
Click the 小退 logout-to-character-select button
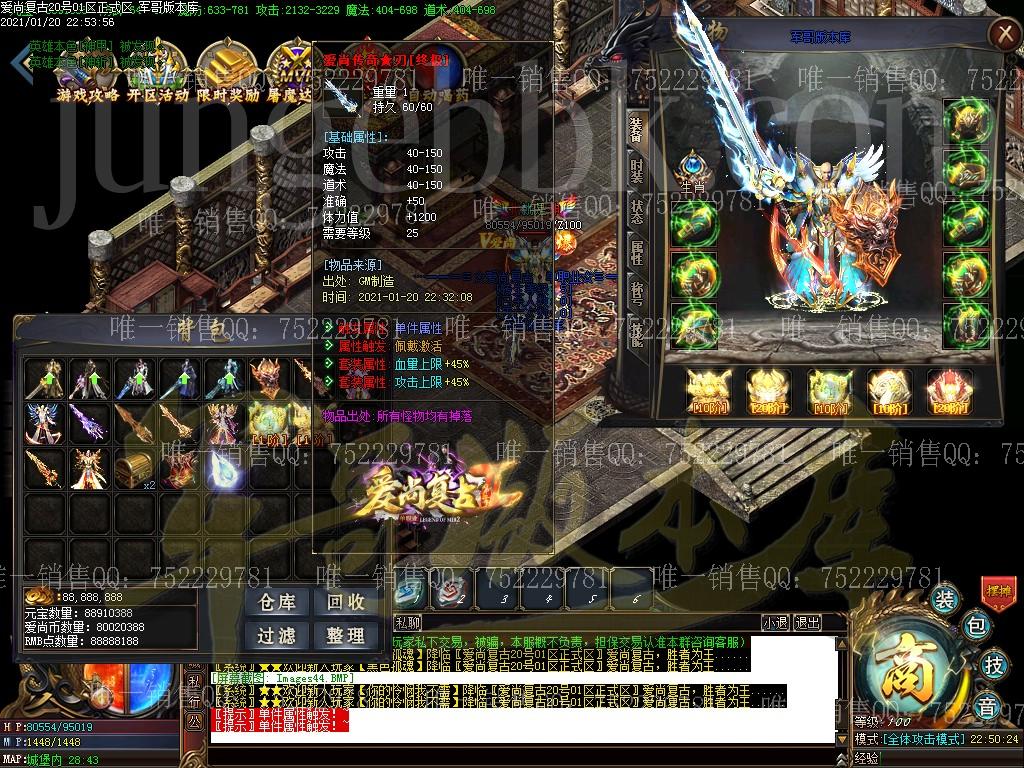click(774, 622)
